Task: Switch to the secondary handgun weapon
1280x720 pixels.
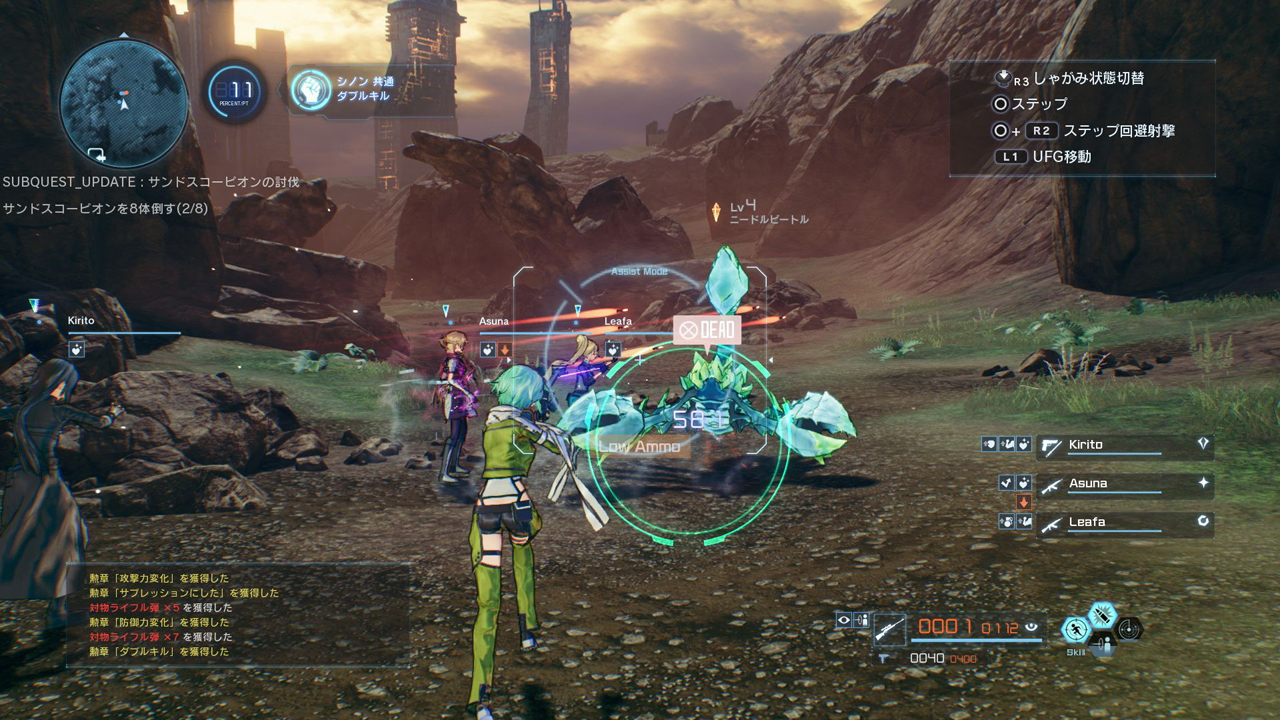Action: click(x=884, y=658)
